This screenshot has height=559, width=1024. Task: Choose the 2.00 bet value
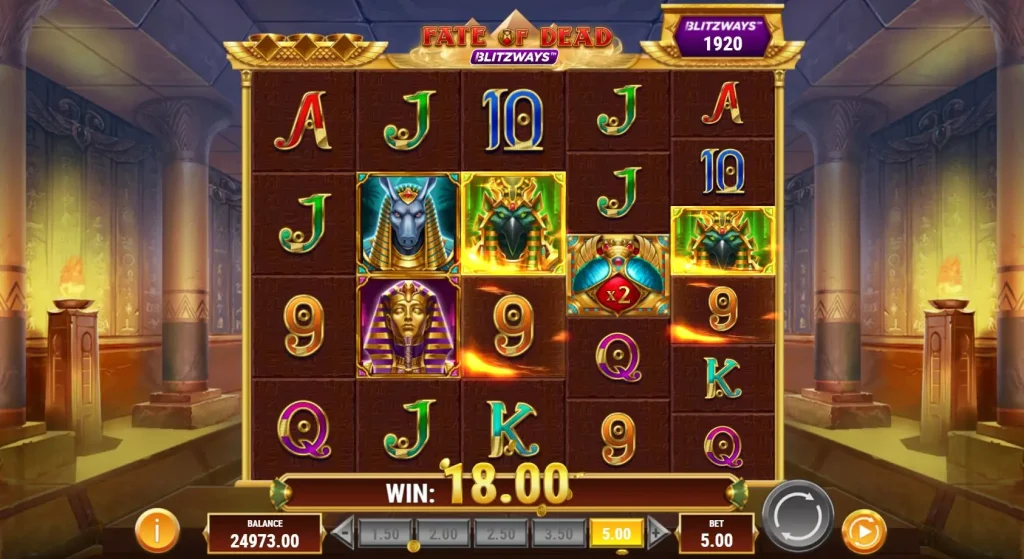point(443,532)
